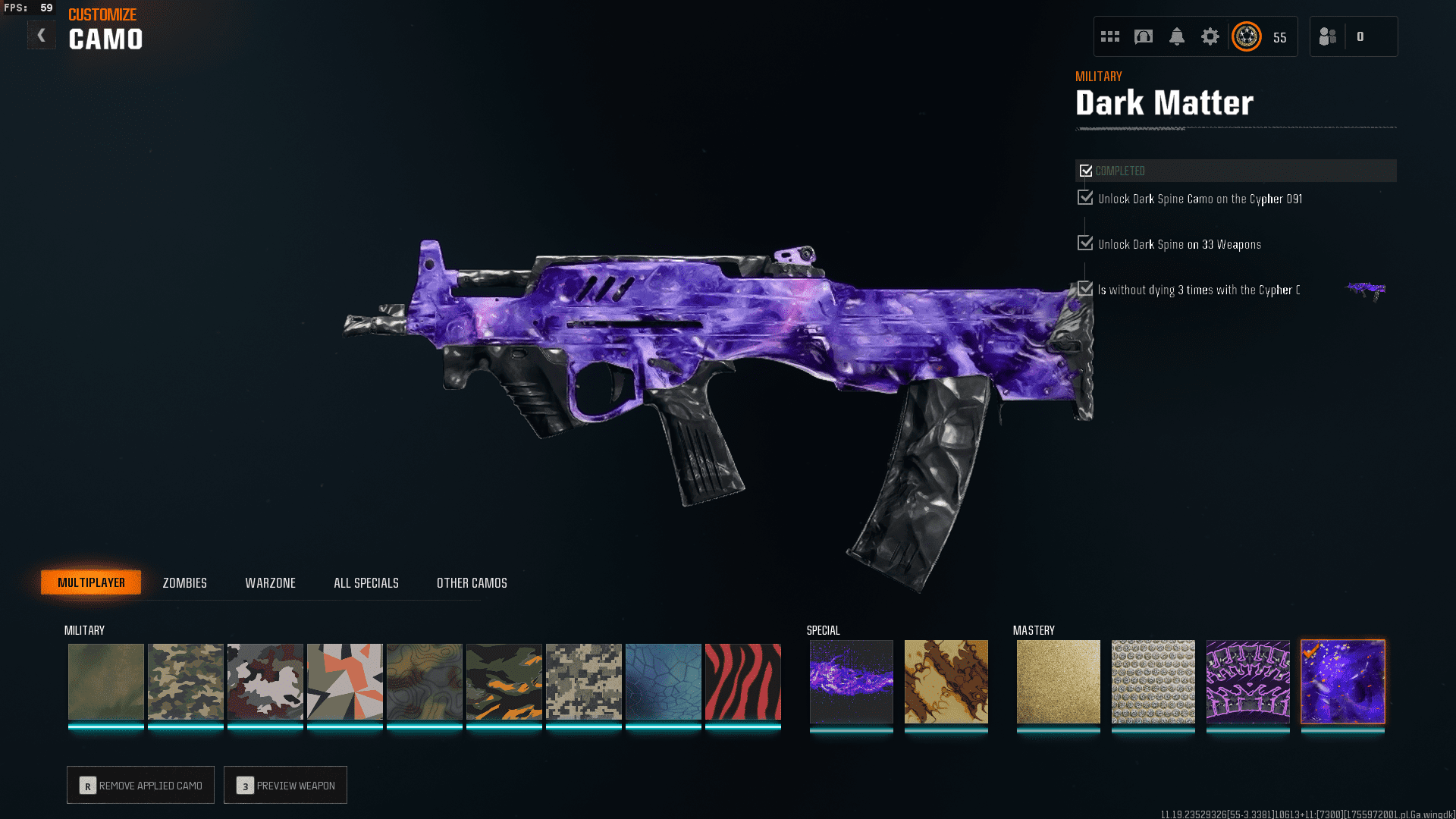This screenshot has width=1456, height=819.
Task: Choose the red tiger stripe camo
Action: click(742, 681)
